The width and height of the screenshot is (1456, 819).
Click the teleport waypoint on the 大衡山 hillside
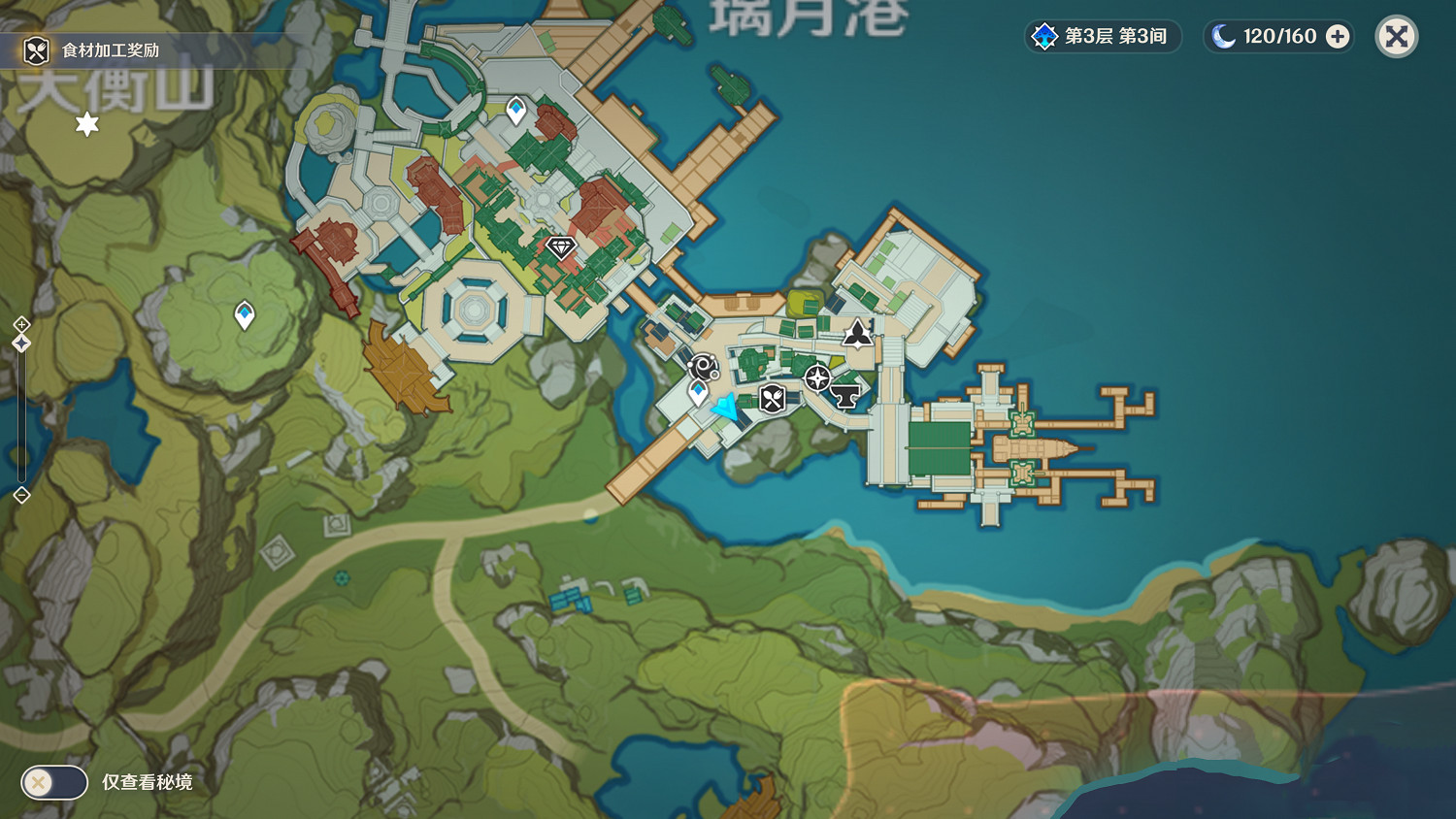click(x=244, y=314)
